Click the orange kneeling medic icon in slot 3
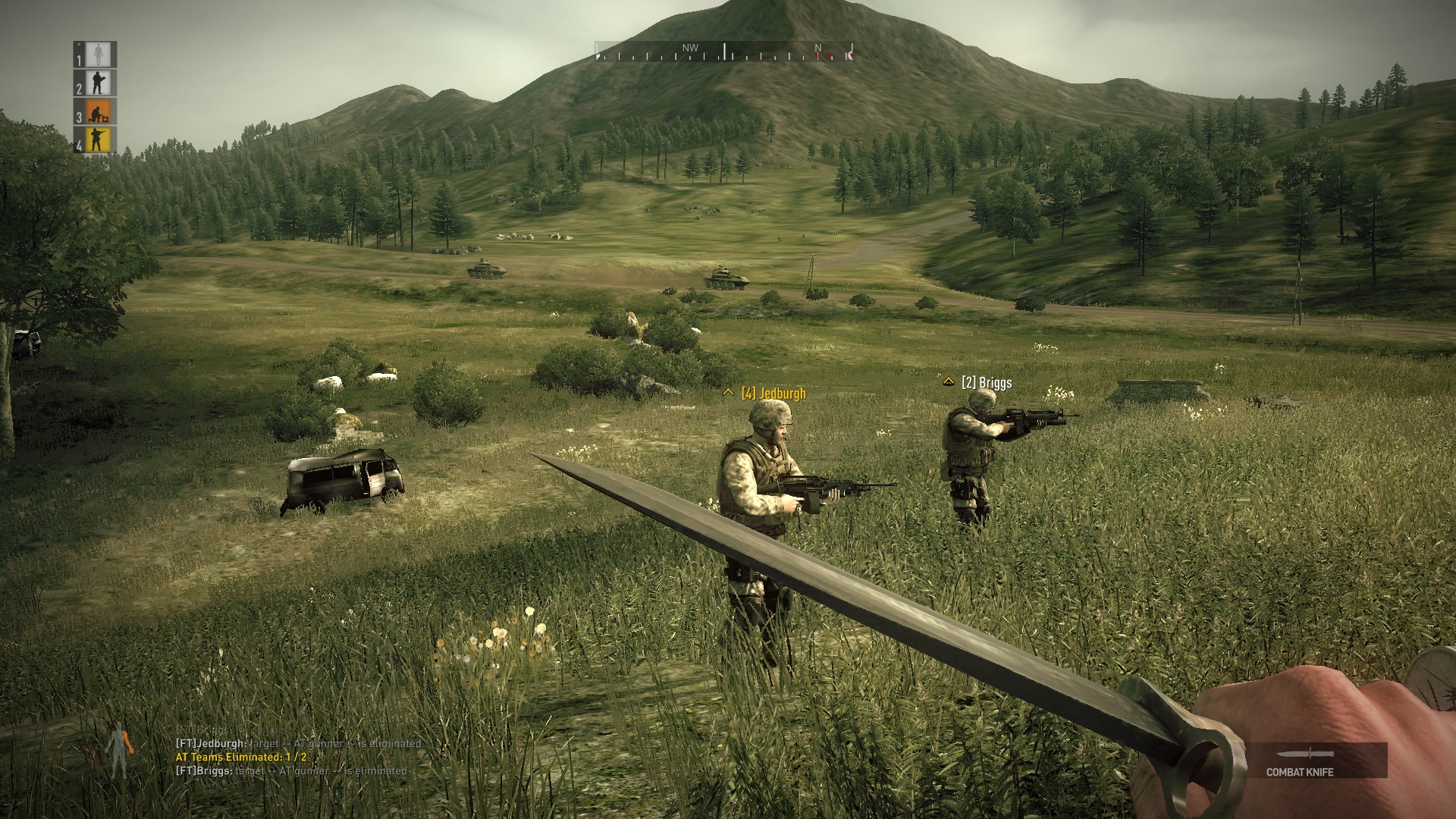The height and width of the screenshot is (819, 1456). pos(97,112)
